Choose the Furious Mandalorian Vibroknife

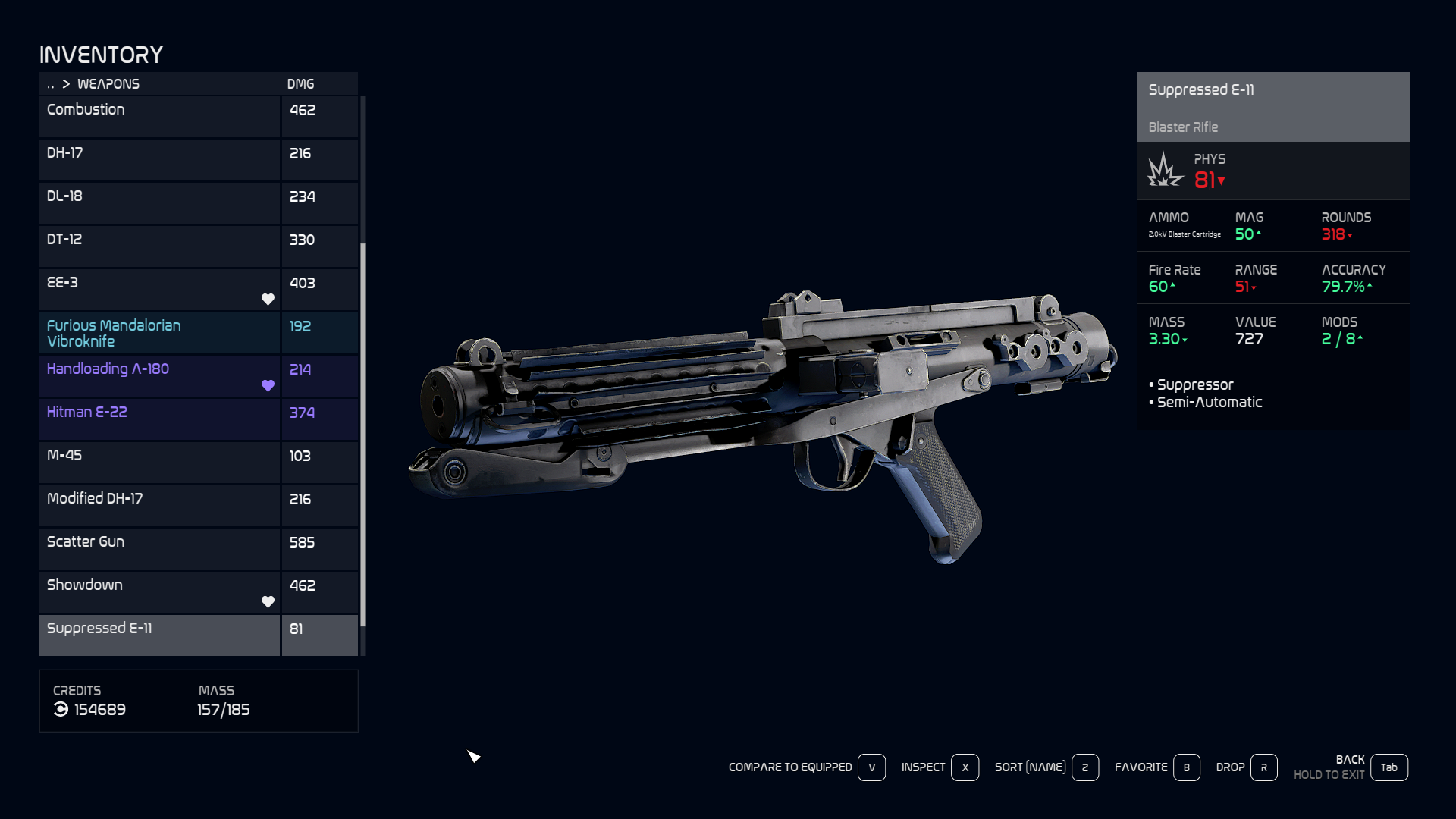159,332
